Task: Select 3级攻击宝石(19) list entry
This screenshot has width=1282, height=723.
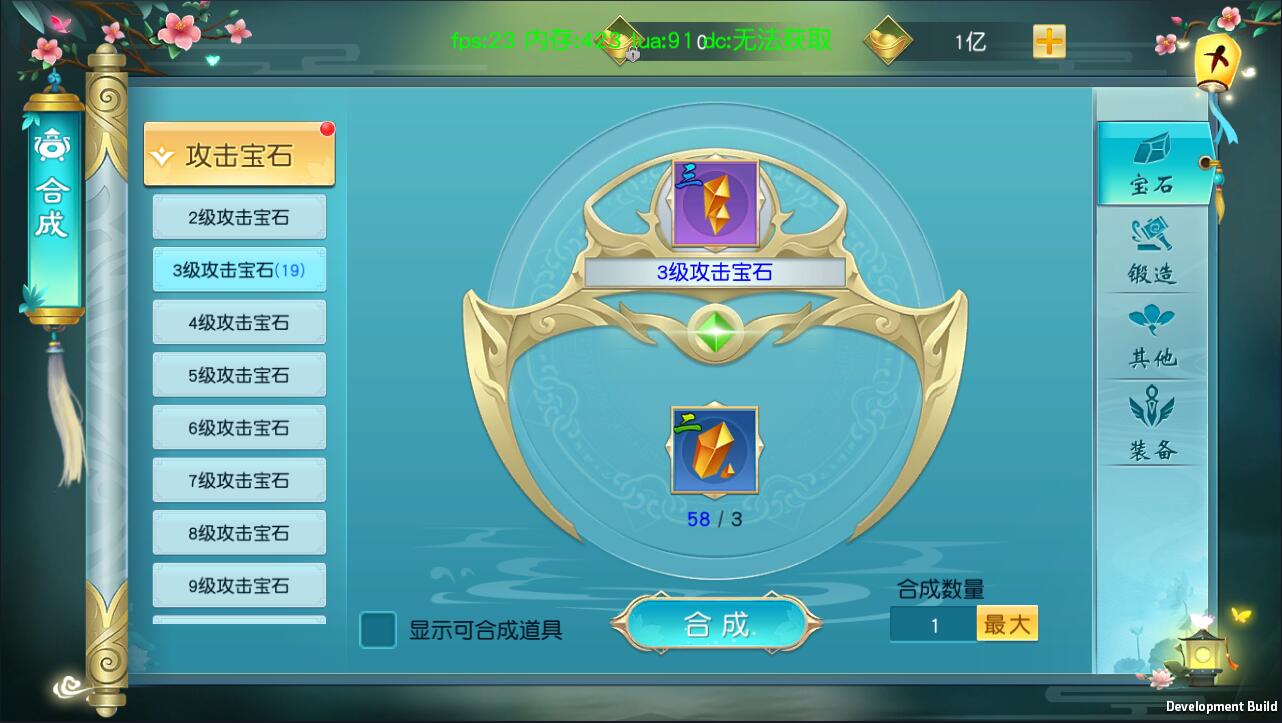Action: (238, 269)
